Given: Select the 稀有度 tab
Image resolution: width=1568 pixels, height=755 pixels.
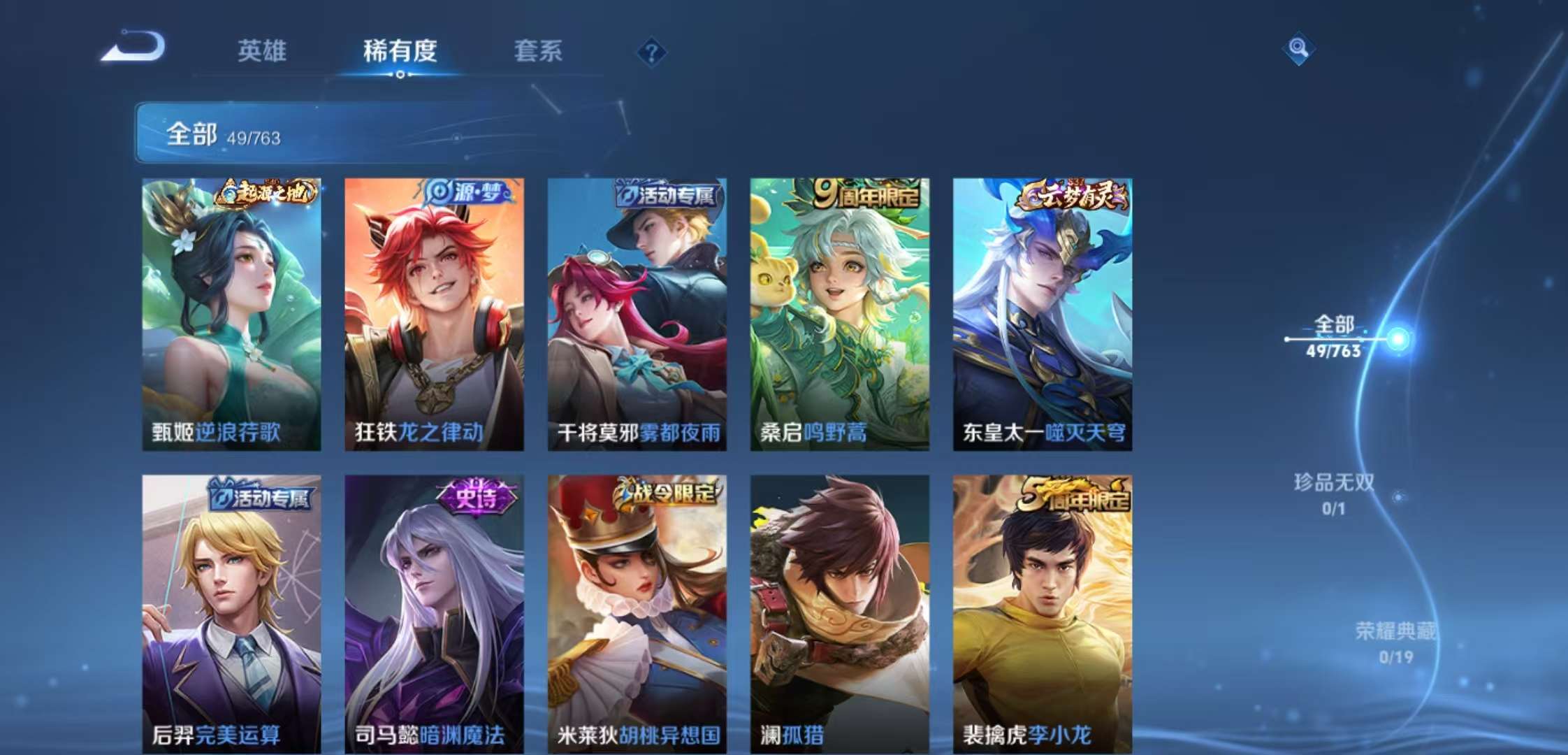Looking at the screenshot, I should tap(400, 51).
